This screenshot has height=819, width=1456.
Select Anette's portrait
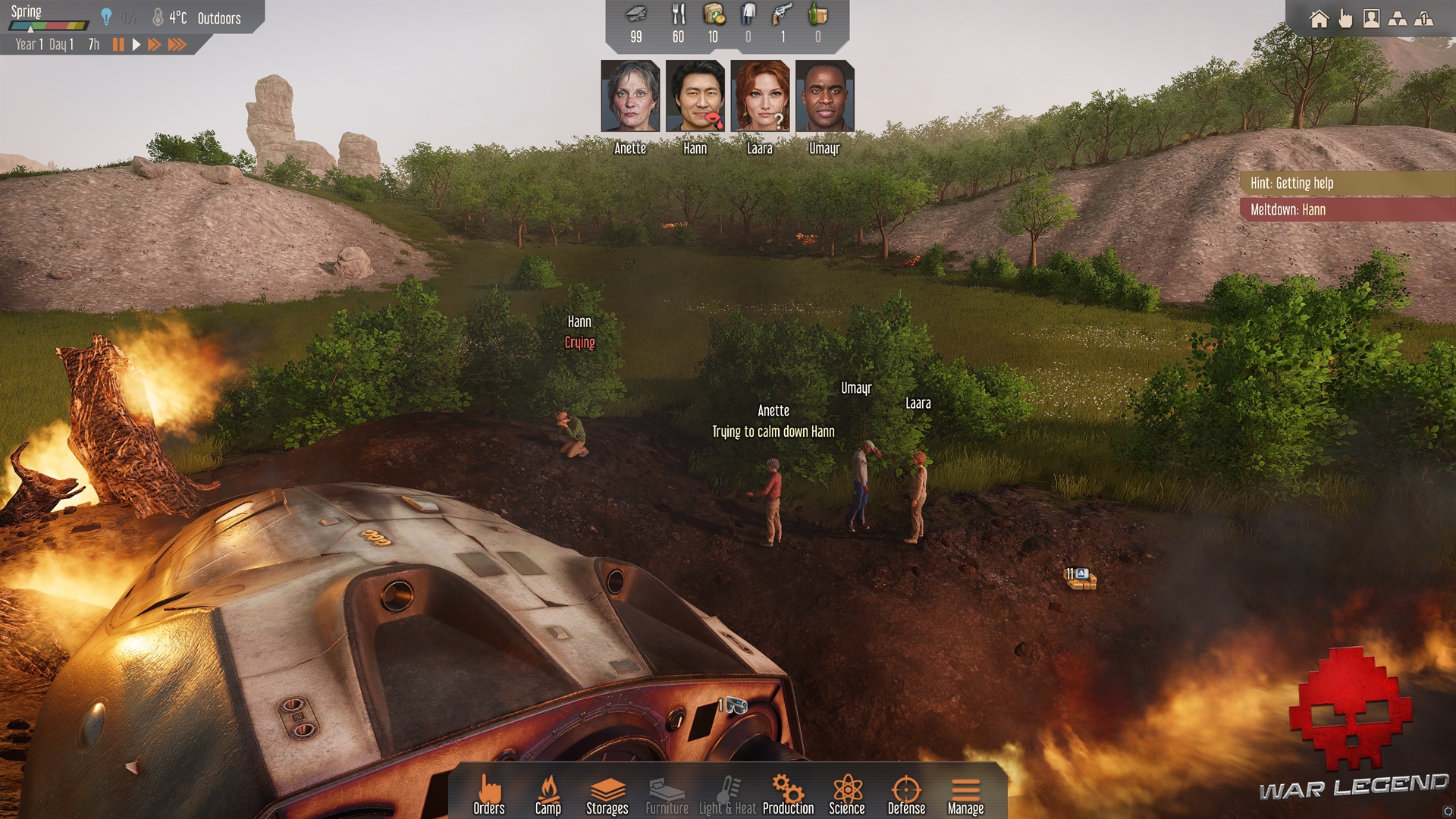pyautogui.click(x=630, y=96)
